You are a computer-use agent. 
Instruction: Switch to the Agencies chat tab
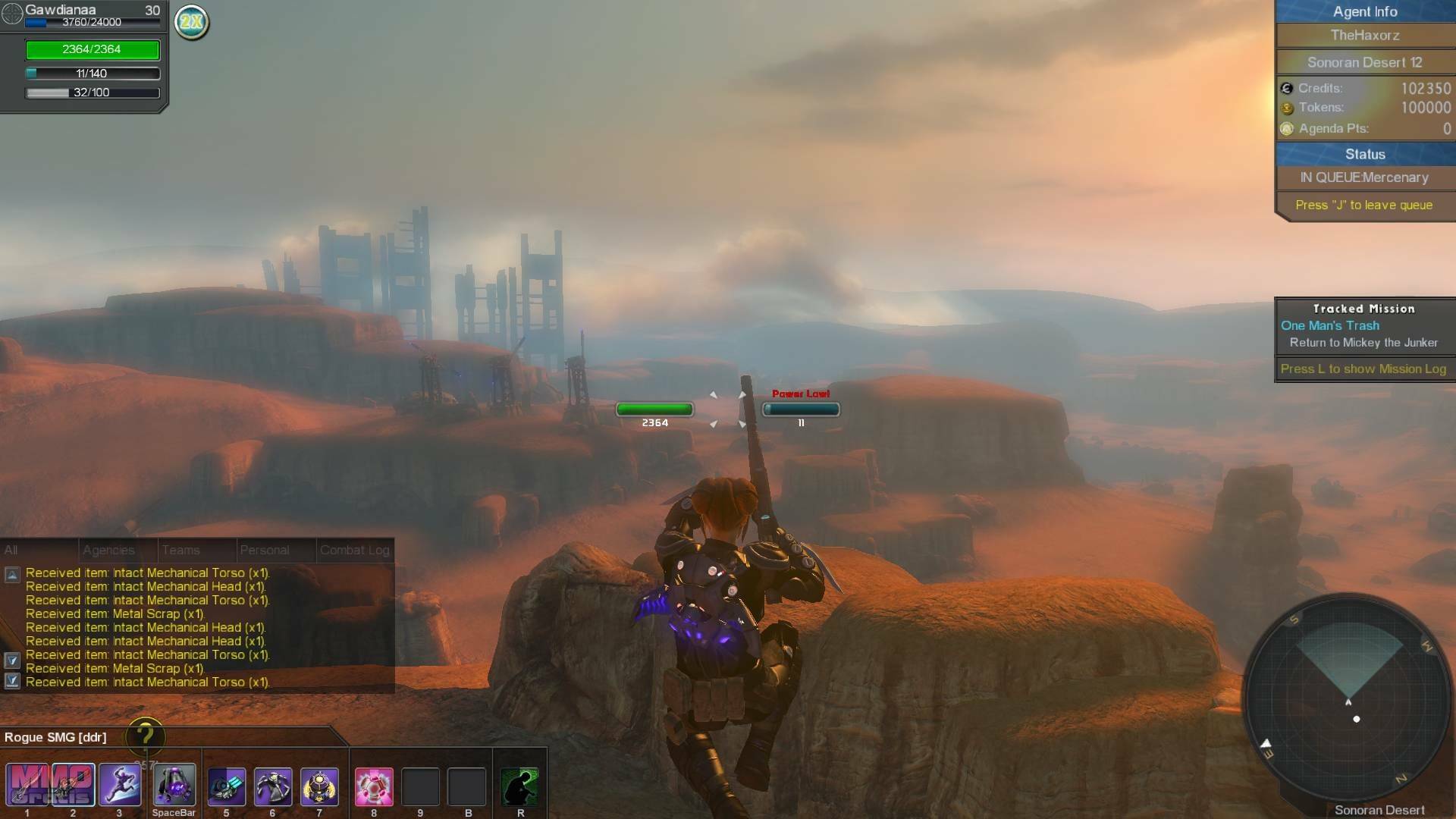pyautogui.click(x=108, y=551)
